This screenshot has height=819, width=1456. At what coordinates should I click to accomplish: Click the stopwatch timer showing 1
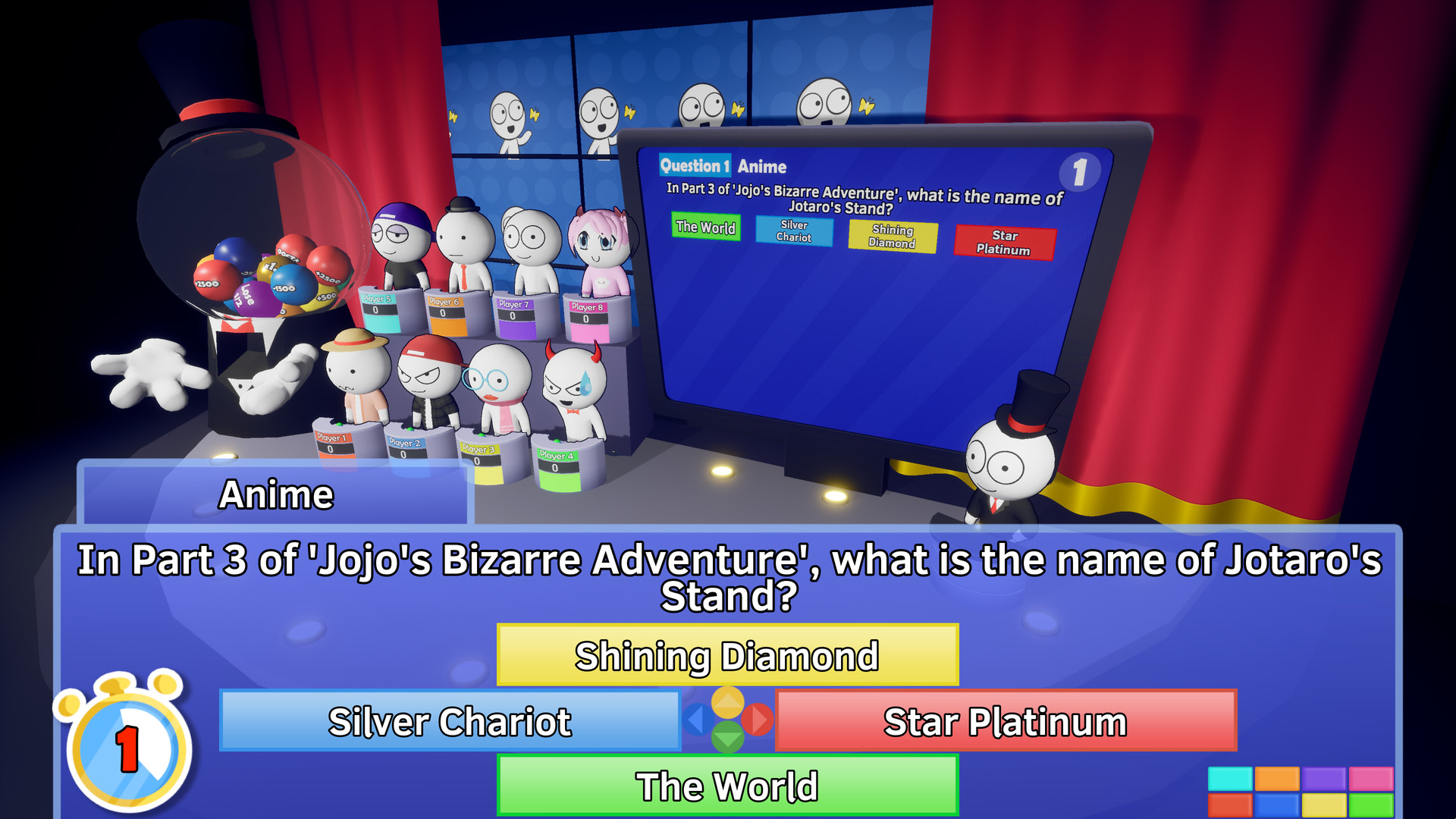click(x=129, y=751)
